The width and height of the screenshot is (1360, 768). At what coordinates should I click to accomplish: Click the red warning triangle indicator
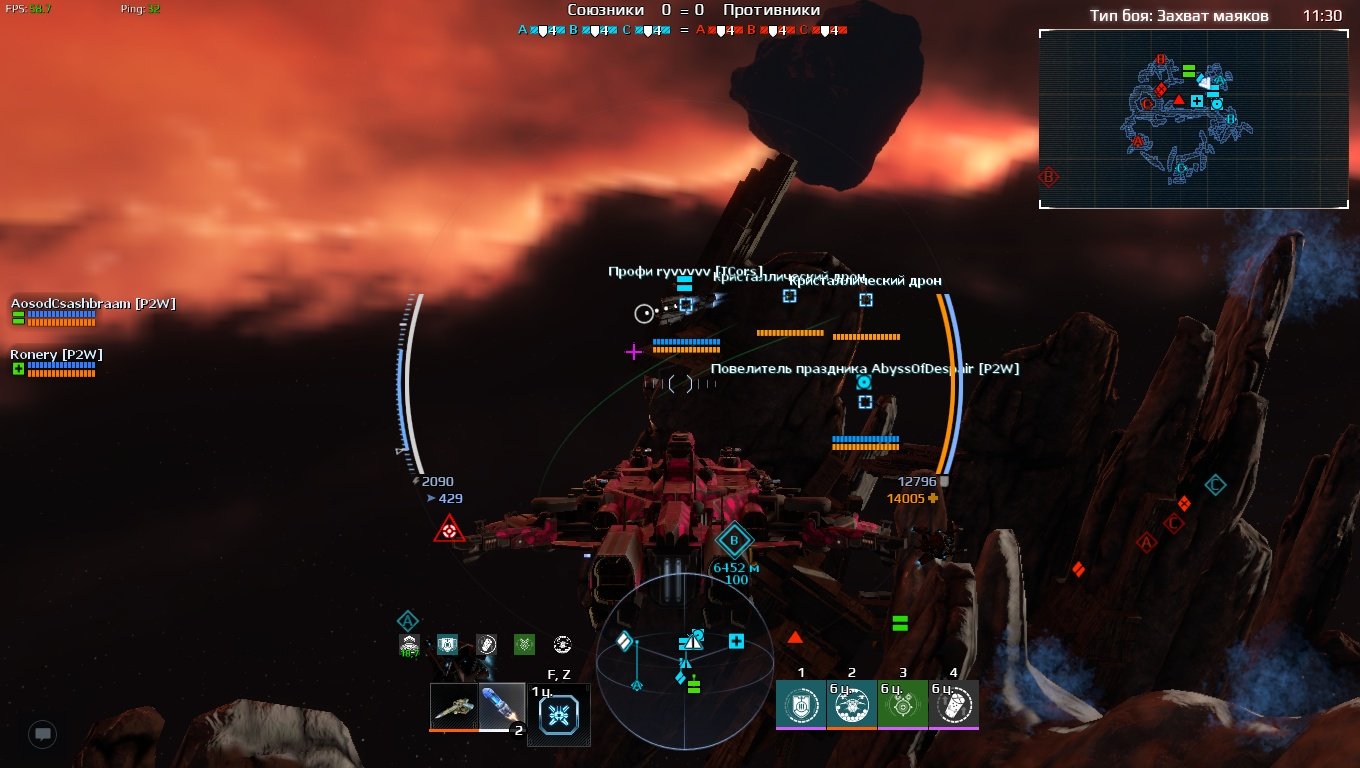pos(448,530)
